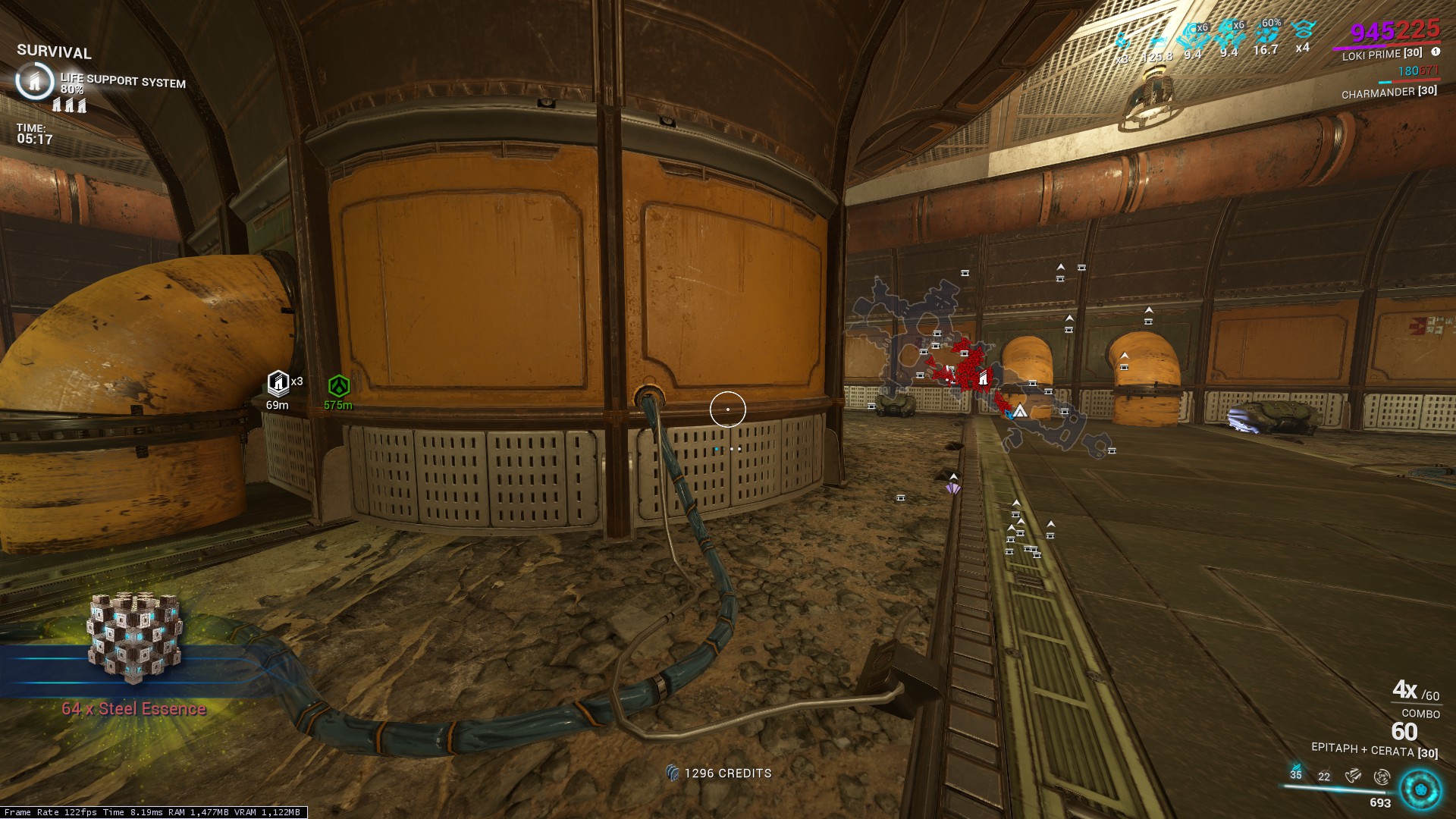Click the 60% buff icon
This screenshot has height=819, width=1456.
pos(1265,34)
